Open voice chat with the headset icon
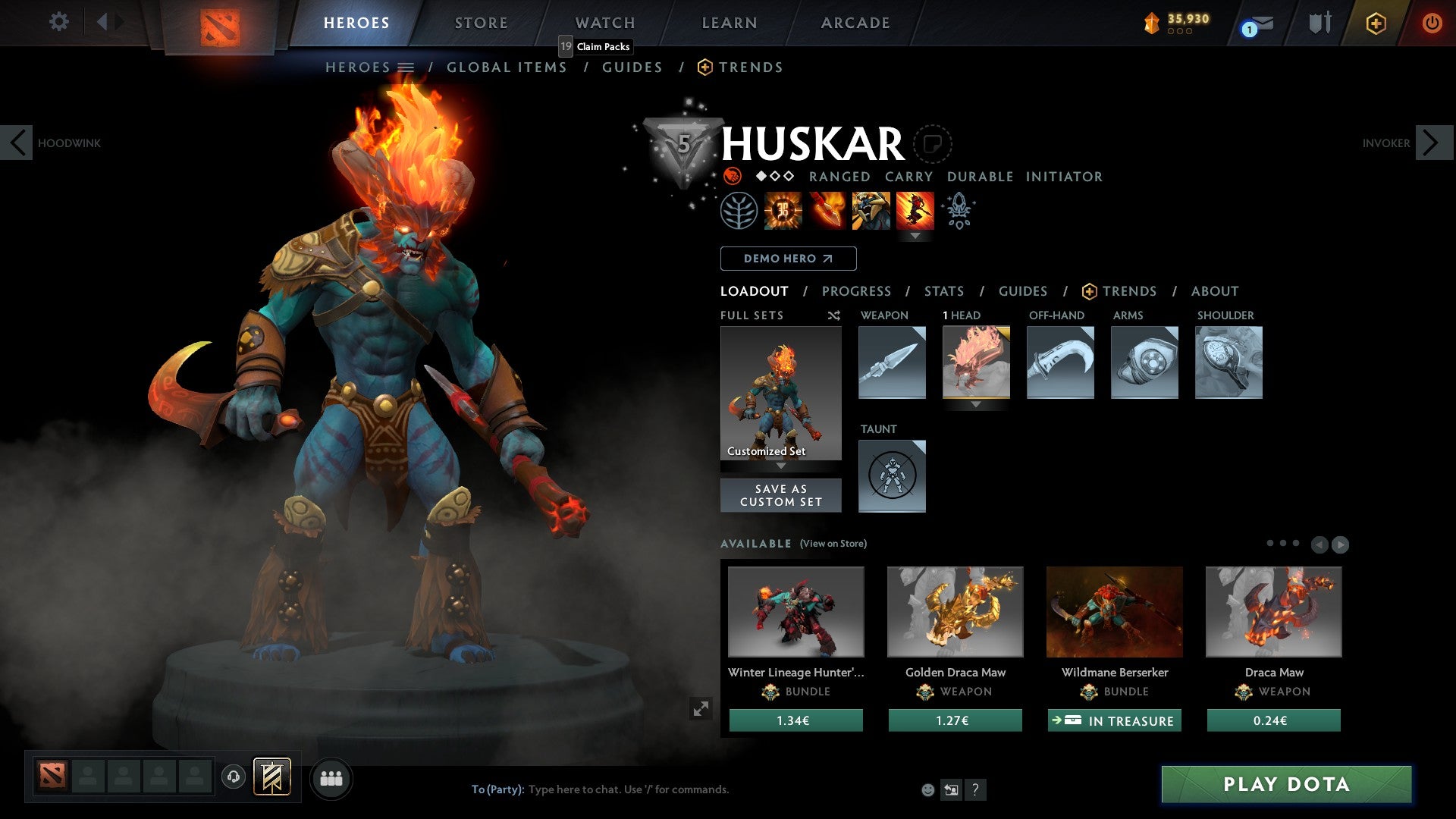The height and width of the screenshot is (819, 1456). (x=234, y=777)
